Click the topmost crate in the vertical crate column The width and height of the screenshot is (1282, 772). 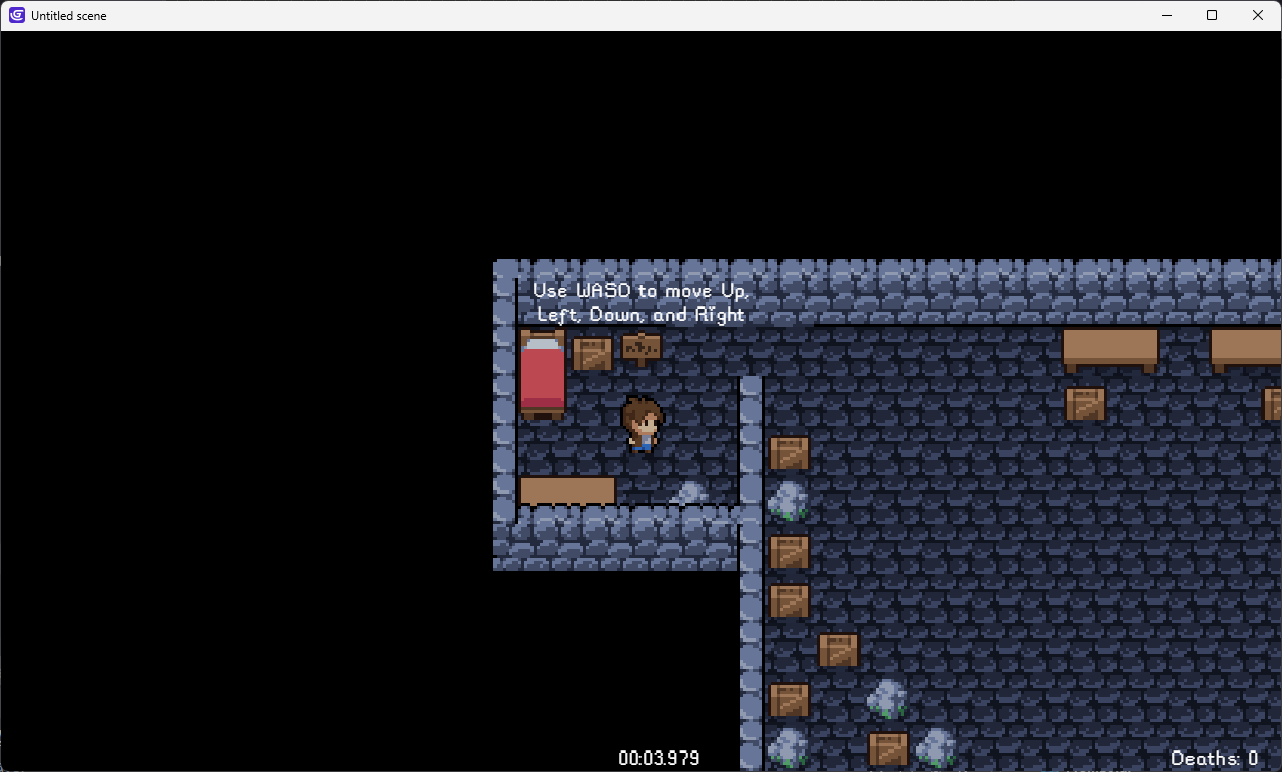[x=789, y=451]
